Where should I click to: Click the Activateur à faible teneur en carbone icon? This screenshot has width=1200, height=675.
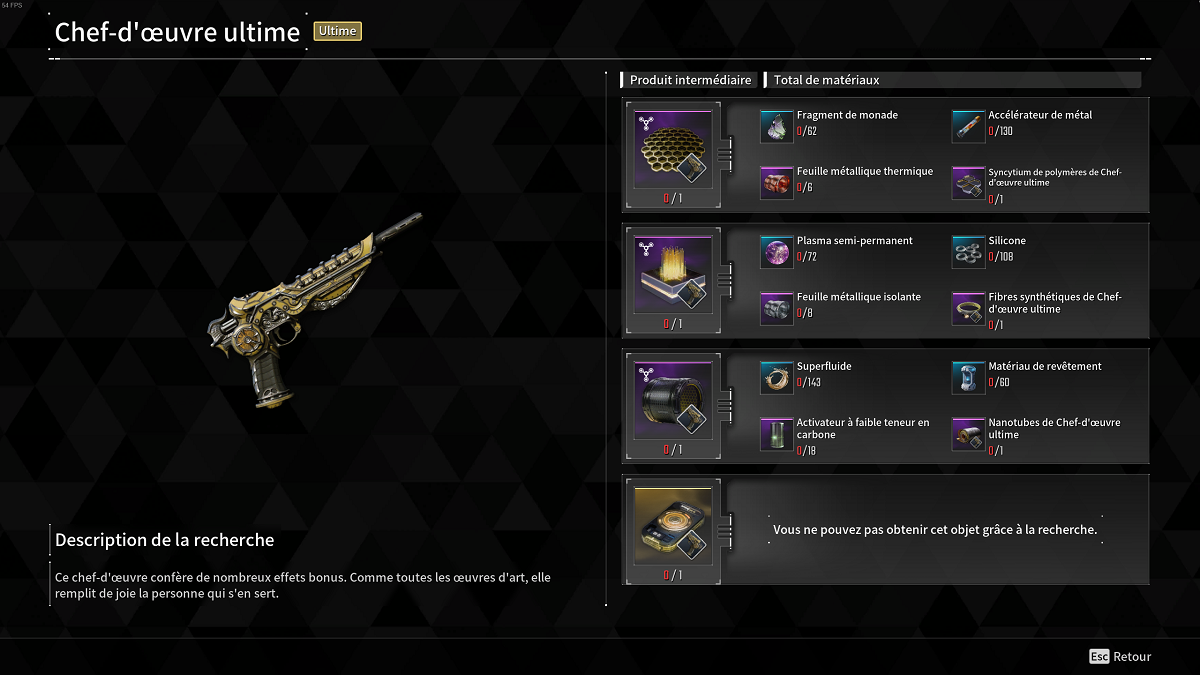pyautogui.click(x=777, y=434)
